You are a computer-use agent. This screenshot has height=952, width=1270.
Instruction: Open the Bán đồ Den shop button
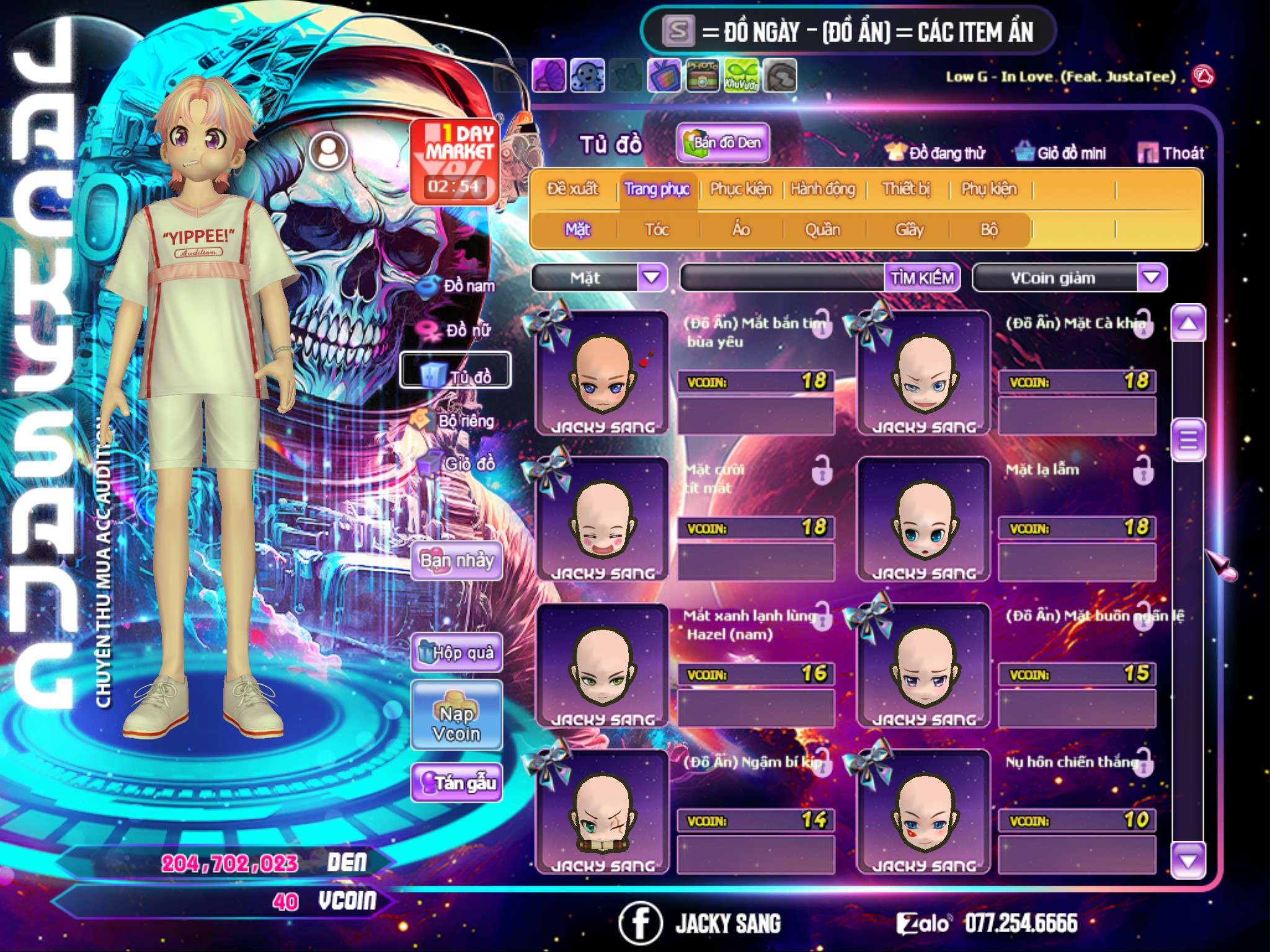tap(723, 143)
